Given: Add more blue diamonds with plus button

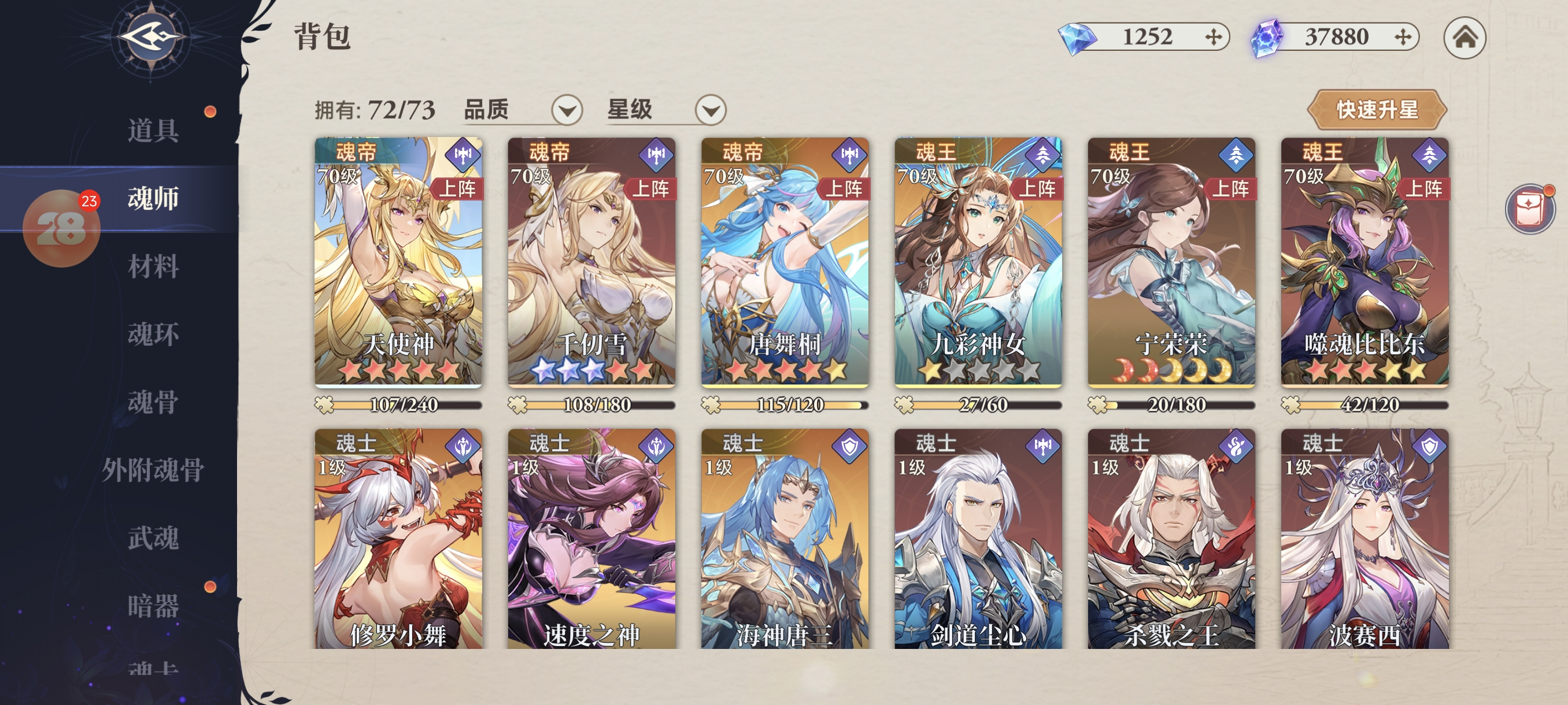Looking at the screenshot, I should (1212, 38).
